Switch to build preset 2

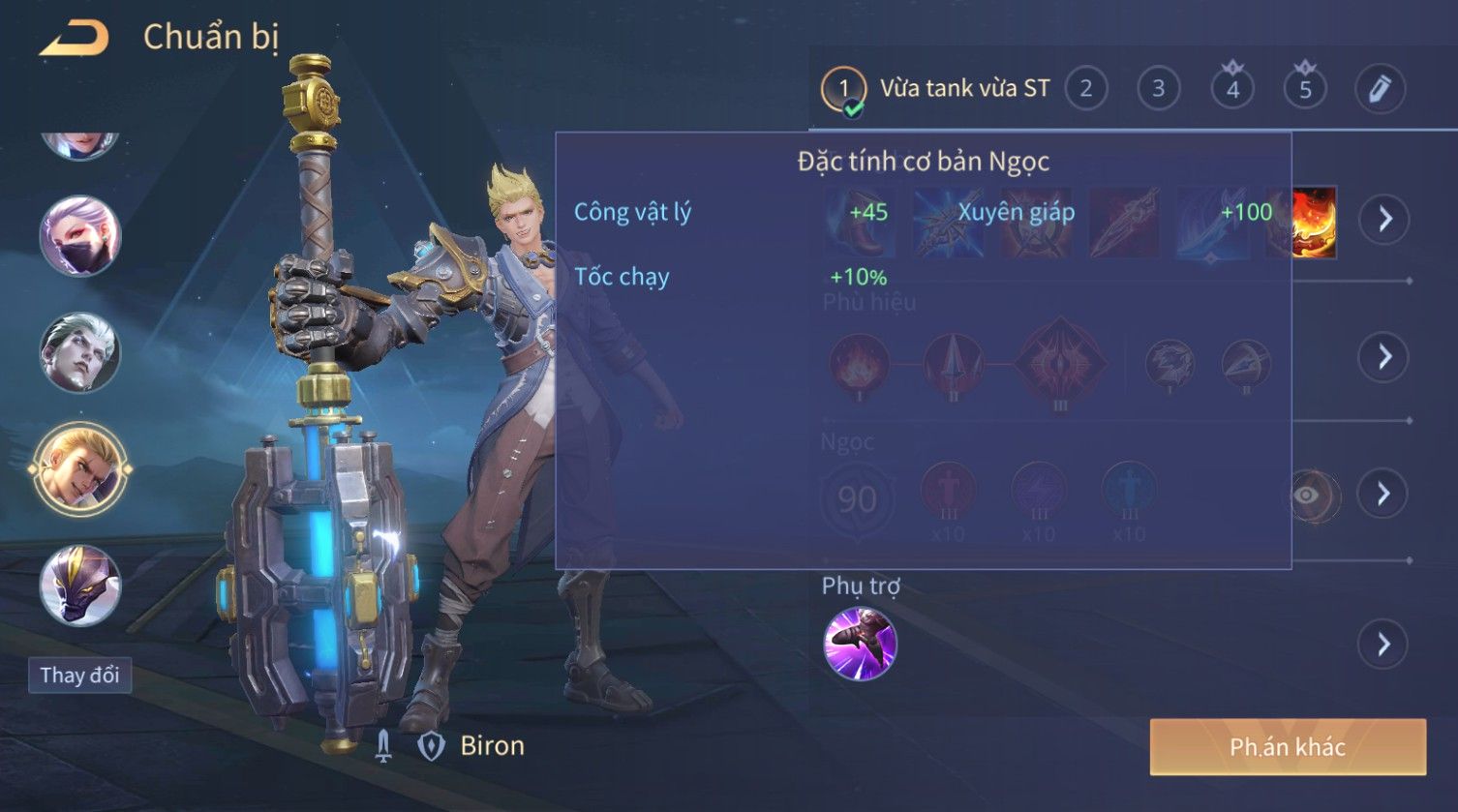coord(1085,89)
